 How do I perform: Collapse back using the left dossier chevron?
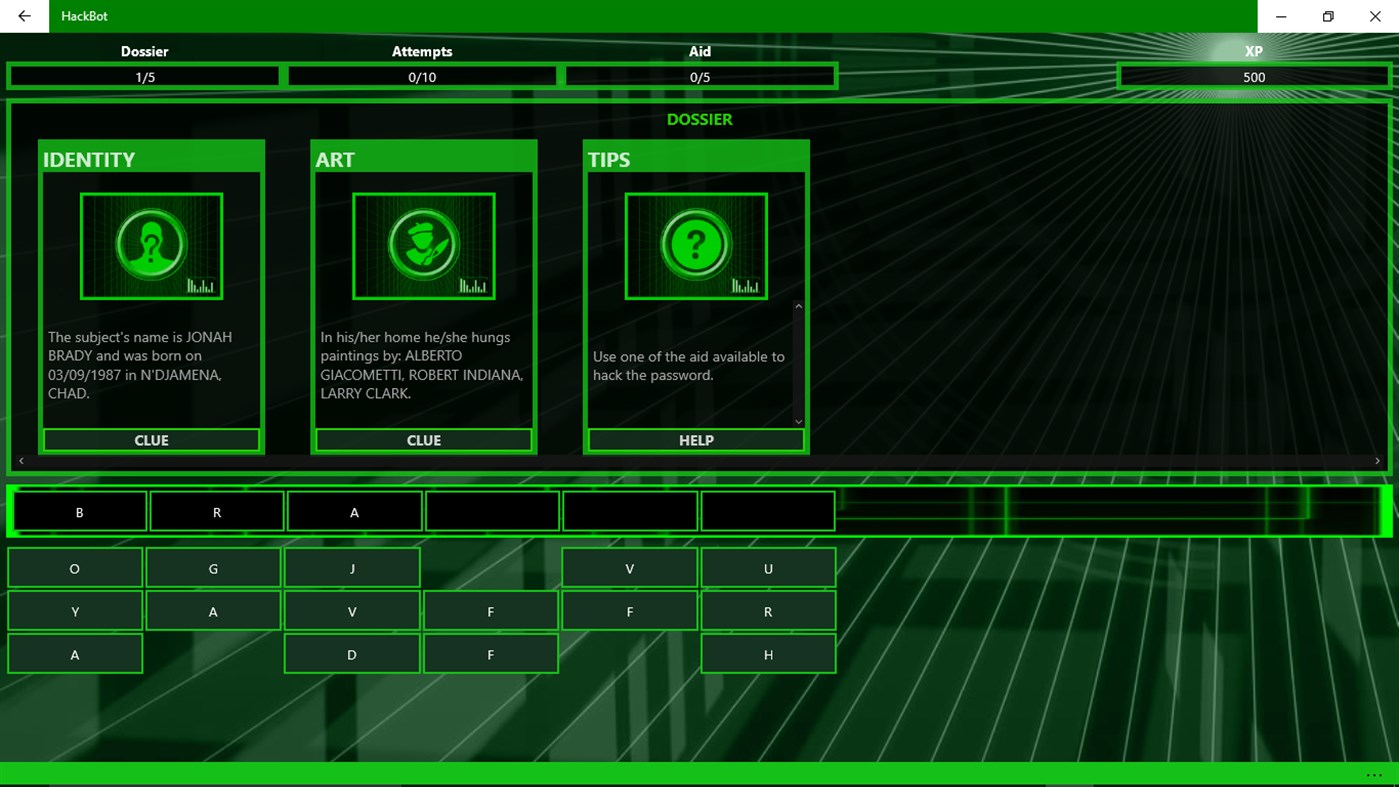[21, 460]
